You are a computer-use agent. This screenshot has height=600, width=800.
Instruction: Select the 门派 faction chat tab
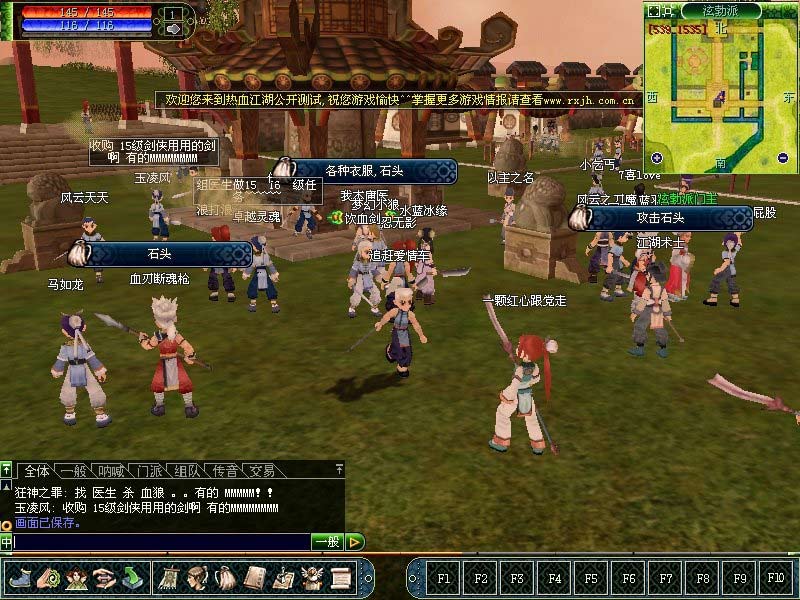(x=151, y=470)
